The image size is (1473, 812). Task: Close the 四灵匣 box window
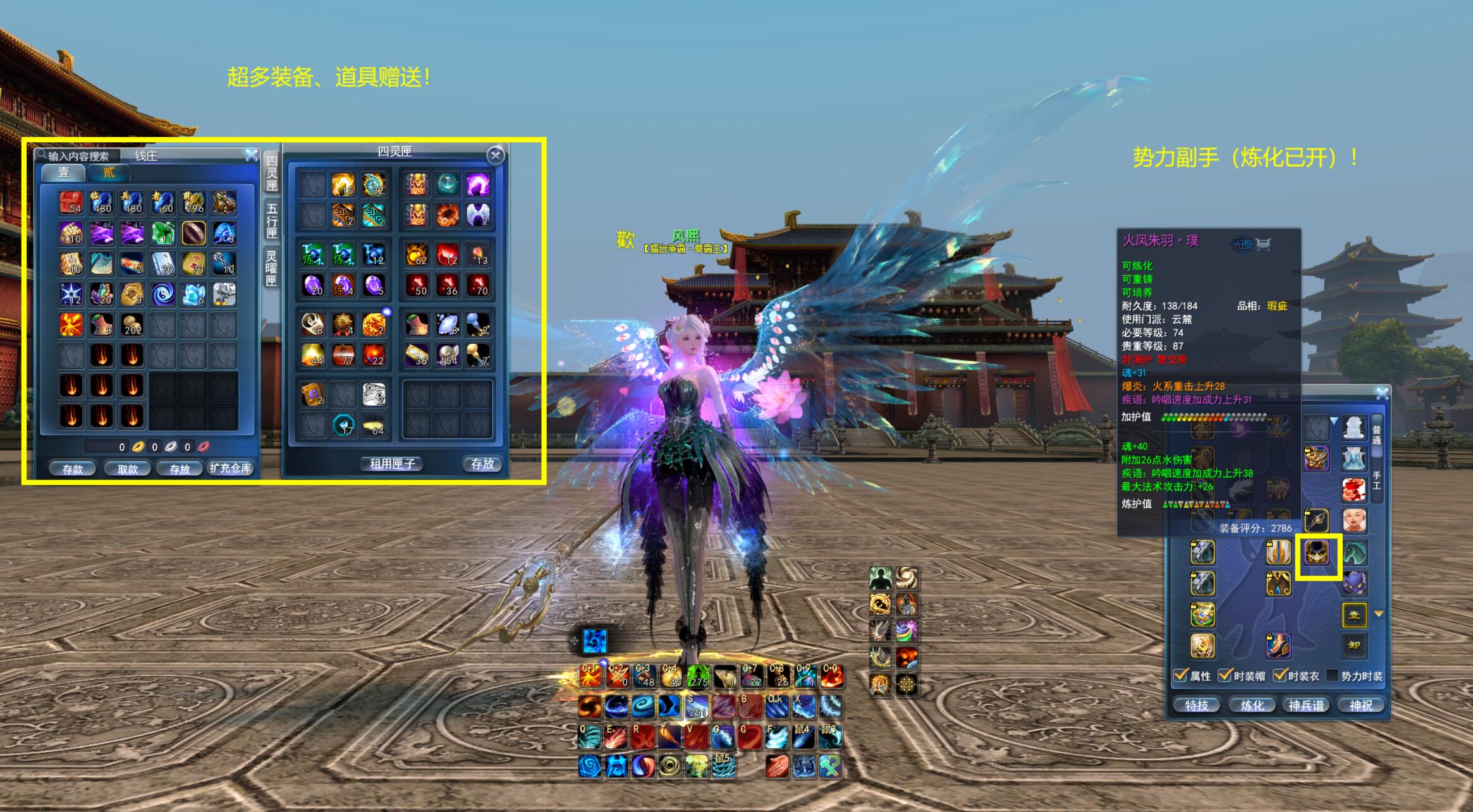pyautogui.click(x=496, y=155)
